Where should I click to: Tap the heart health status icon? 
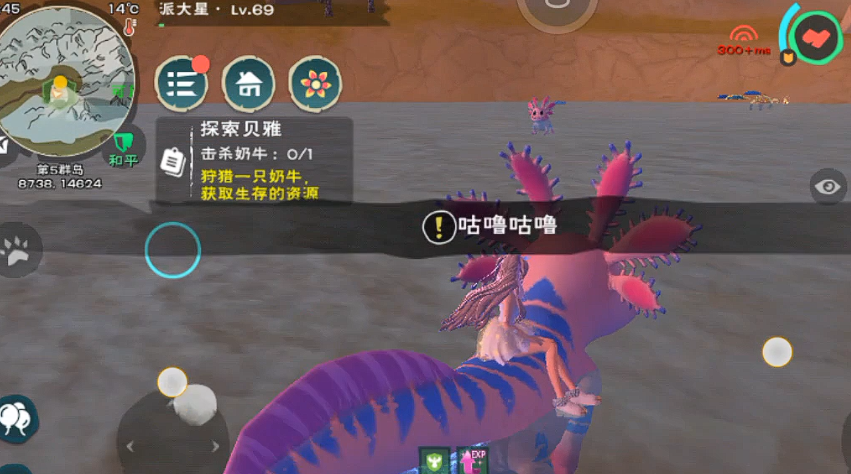pos(816,38)
